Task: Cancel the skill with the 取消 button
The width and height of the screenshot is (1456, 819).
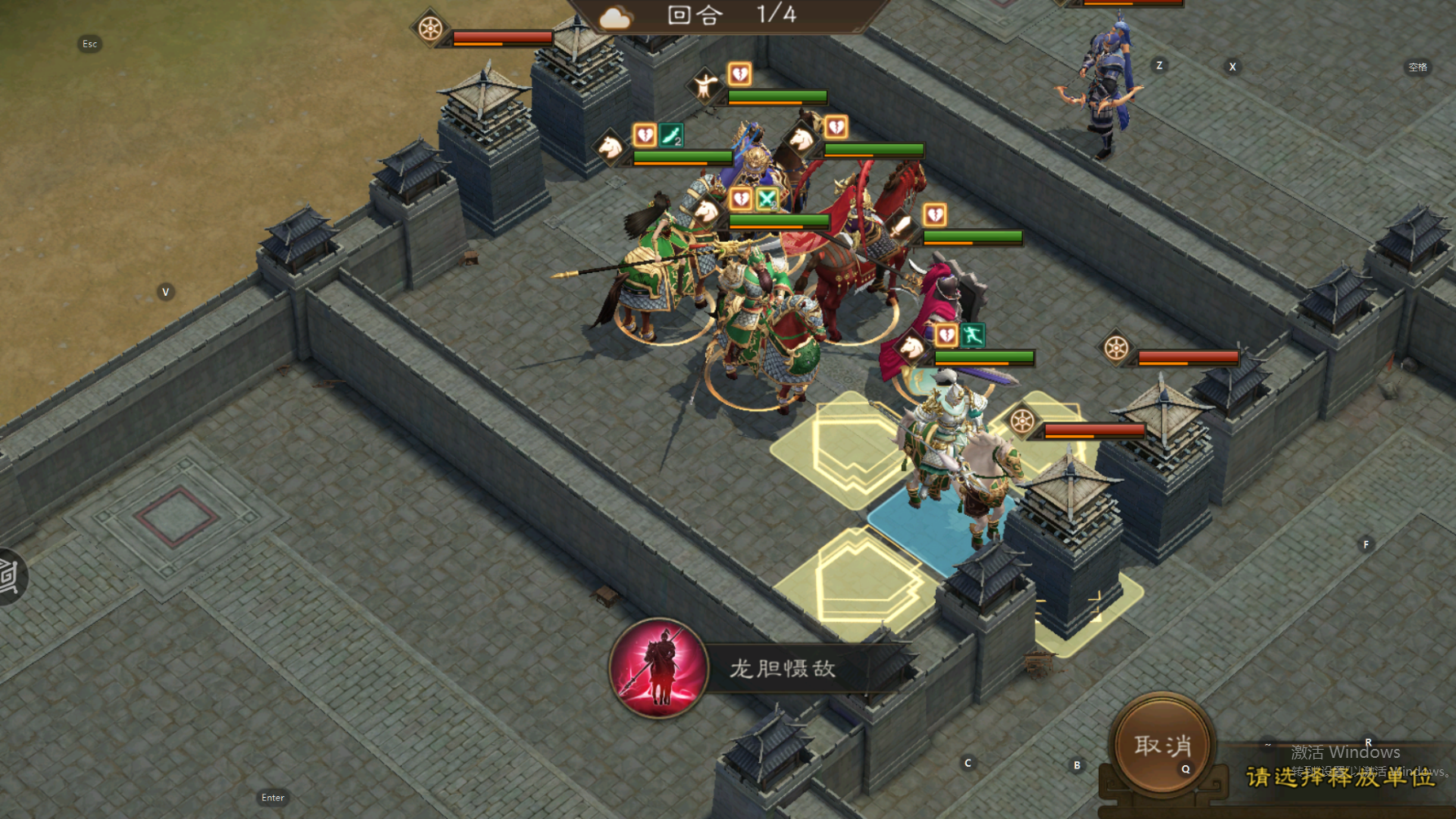Action: 1163,746
